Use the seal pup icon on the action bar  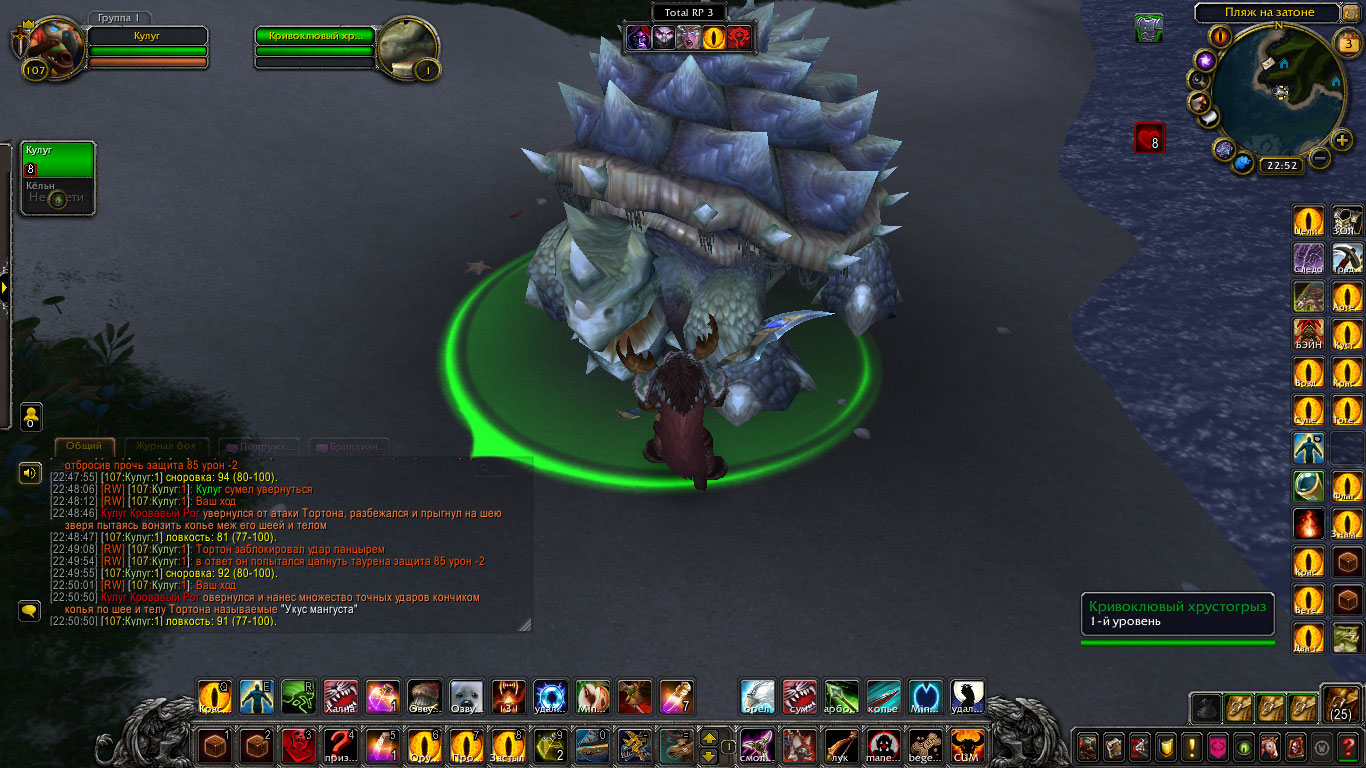coord(467,697)
